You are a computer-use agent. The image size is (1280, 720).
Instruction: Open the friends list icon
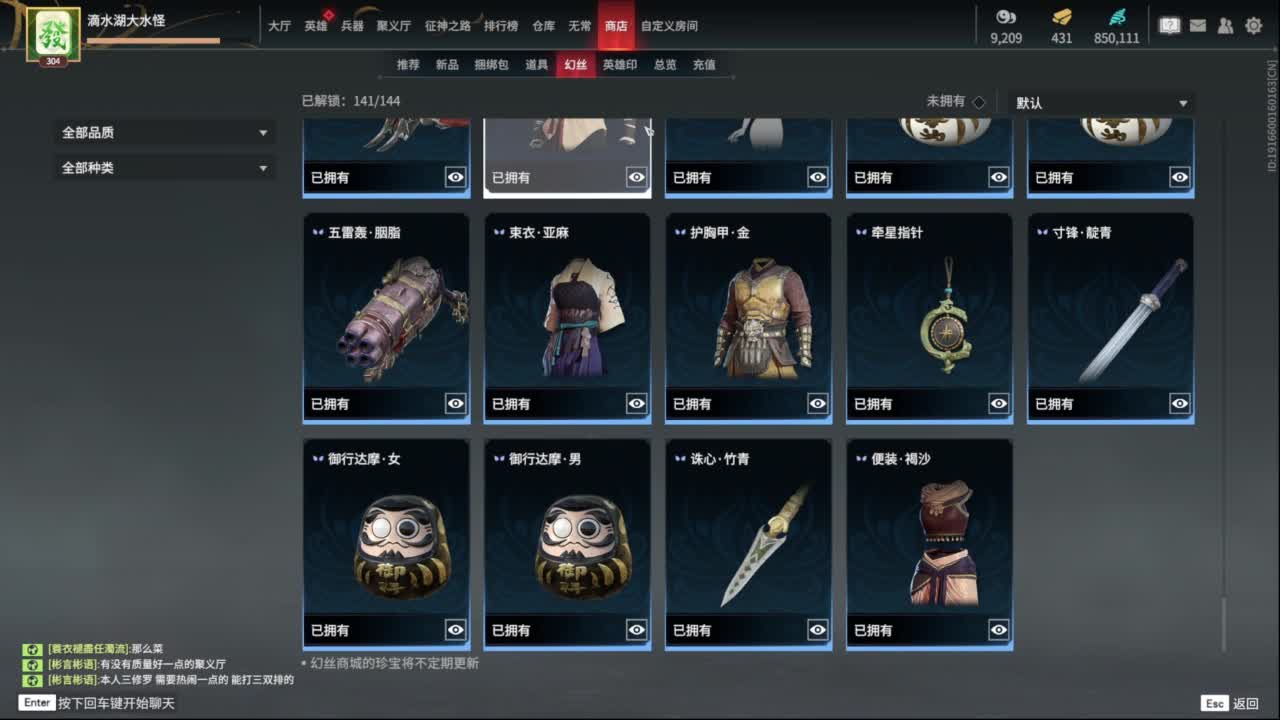point(1225,26)
